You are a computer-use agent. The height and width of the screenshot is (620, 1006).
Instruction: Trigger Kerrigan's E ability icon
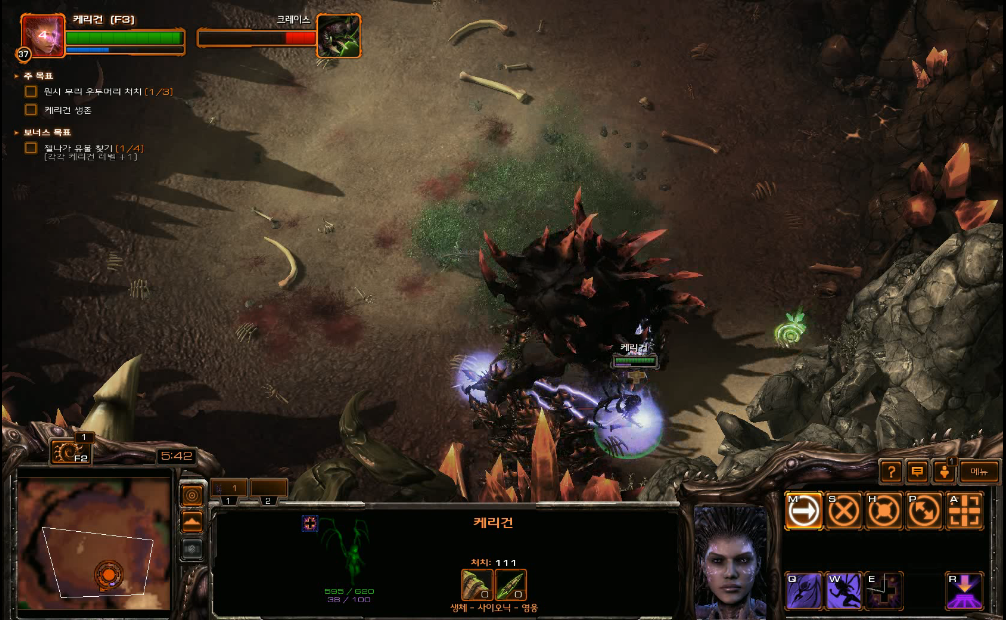click(884, 591)
